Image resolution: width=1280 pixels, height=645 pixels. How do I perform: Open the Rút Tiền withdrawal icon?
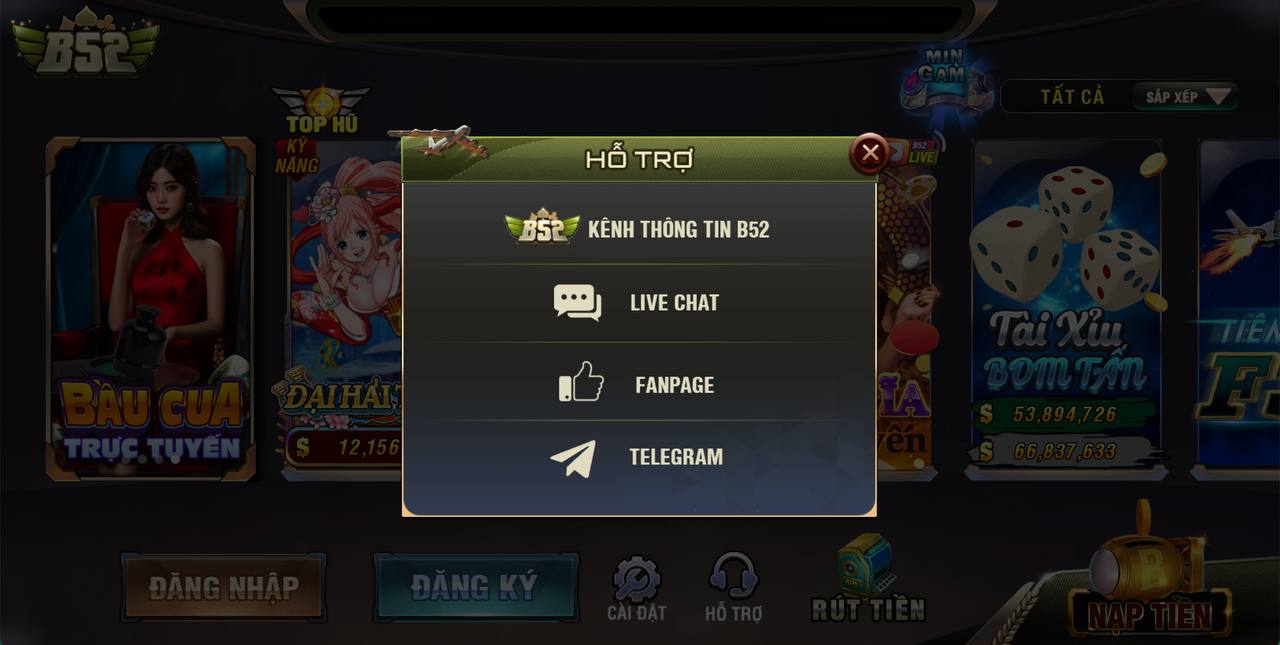click(867, 580)
